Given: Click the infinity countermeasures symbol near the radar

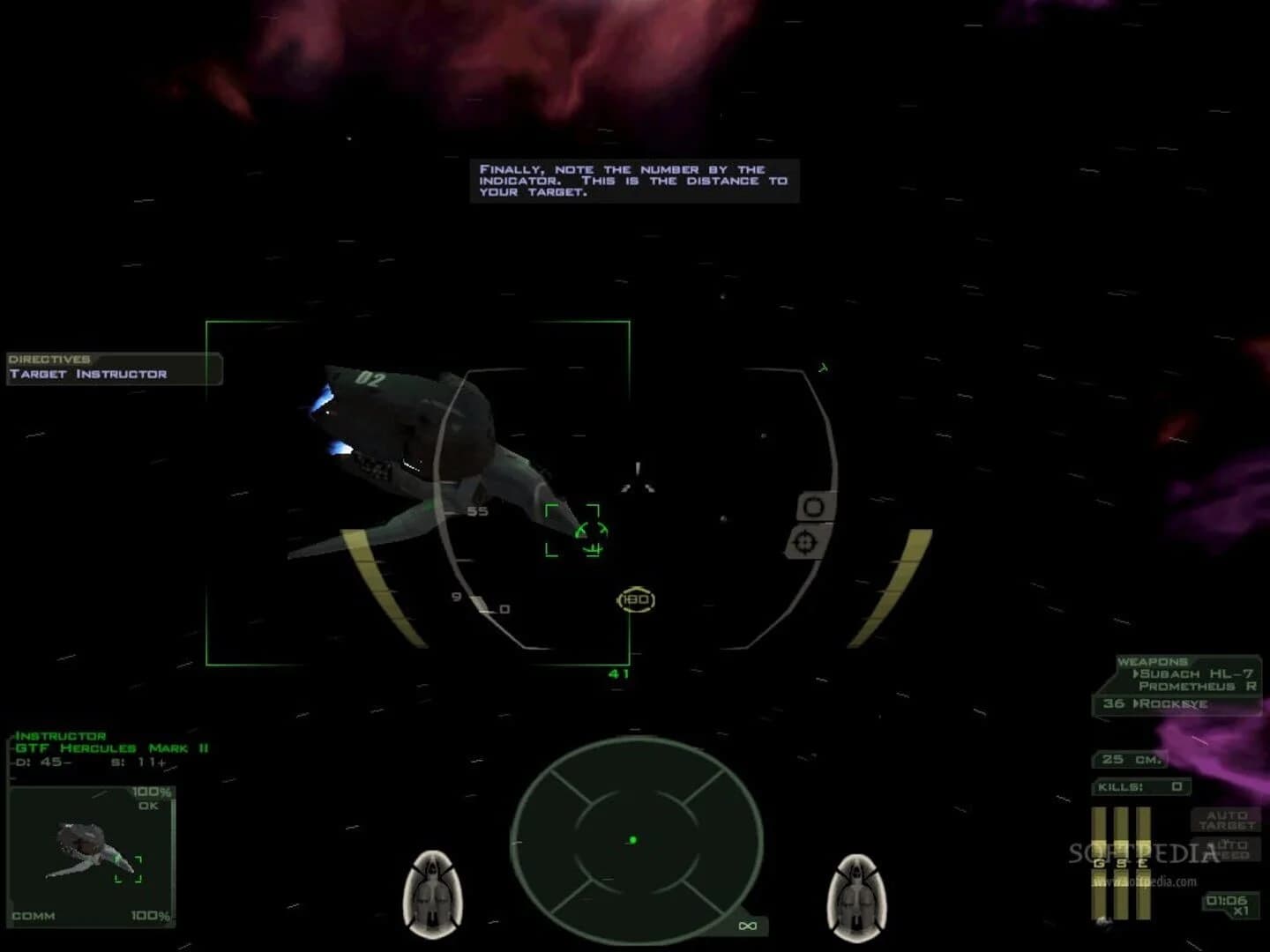Looking at the screenshot, I should click(x=746, y=926).
